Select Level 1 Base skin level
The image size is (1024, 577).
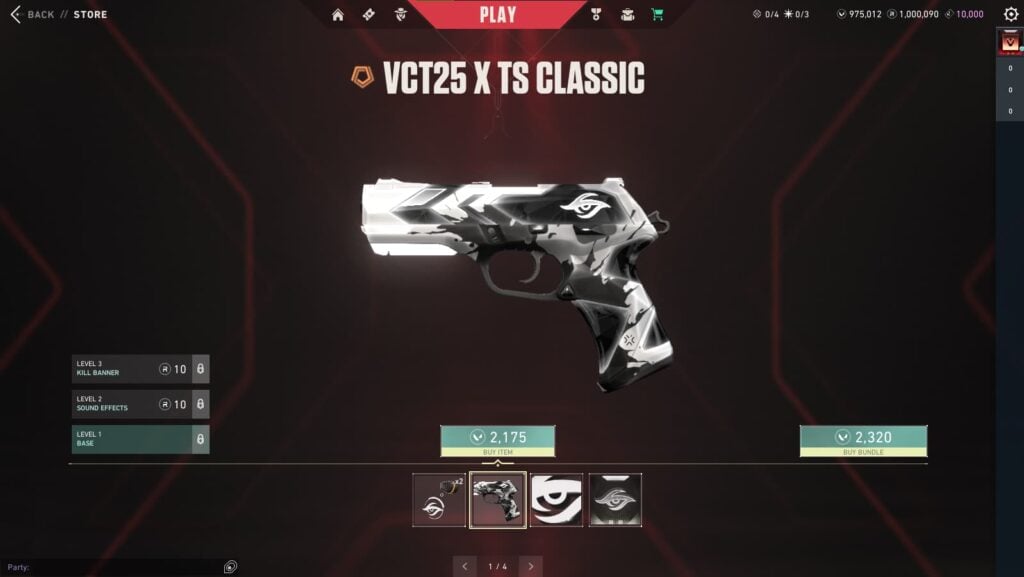coord(140,439)
